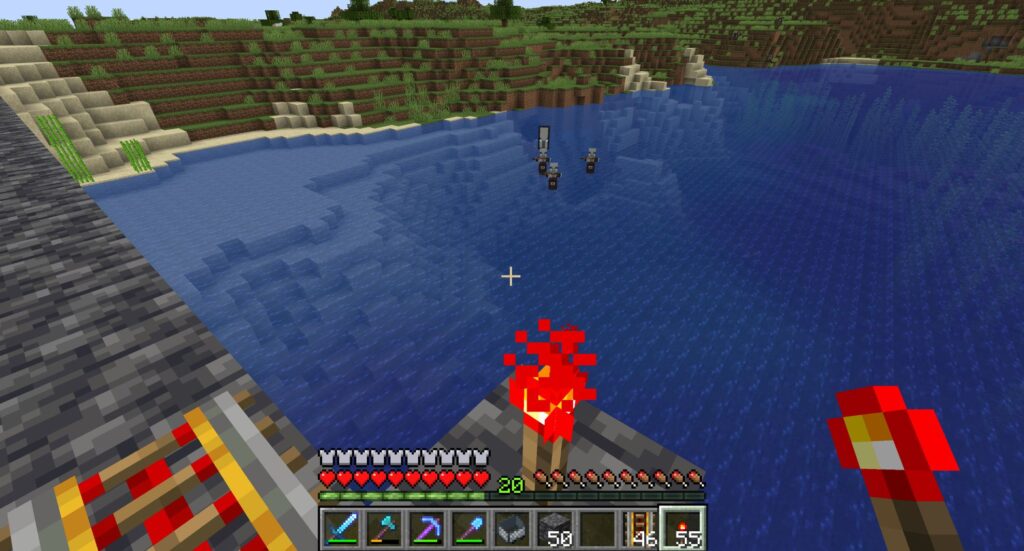This screenshot has height=551, width=1024.
Task: Select the diamond axe hotbar slot
Action: click(x=384, y=527)
